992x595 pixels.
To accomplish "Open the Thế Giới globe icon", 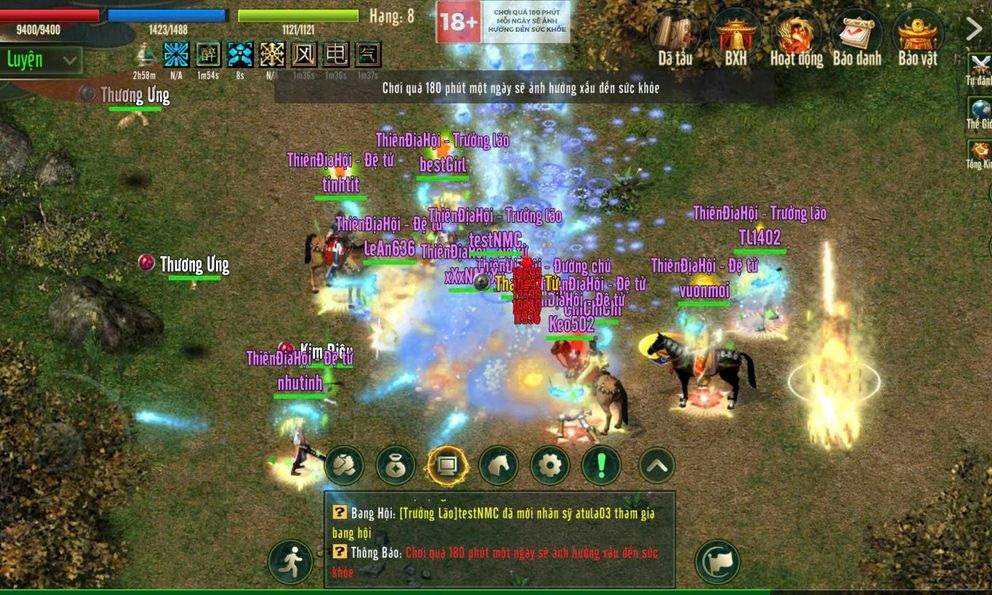I will click(x=979, y=112).
